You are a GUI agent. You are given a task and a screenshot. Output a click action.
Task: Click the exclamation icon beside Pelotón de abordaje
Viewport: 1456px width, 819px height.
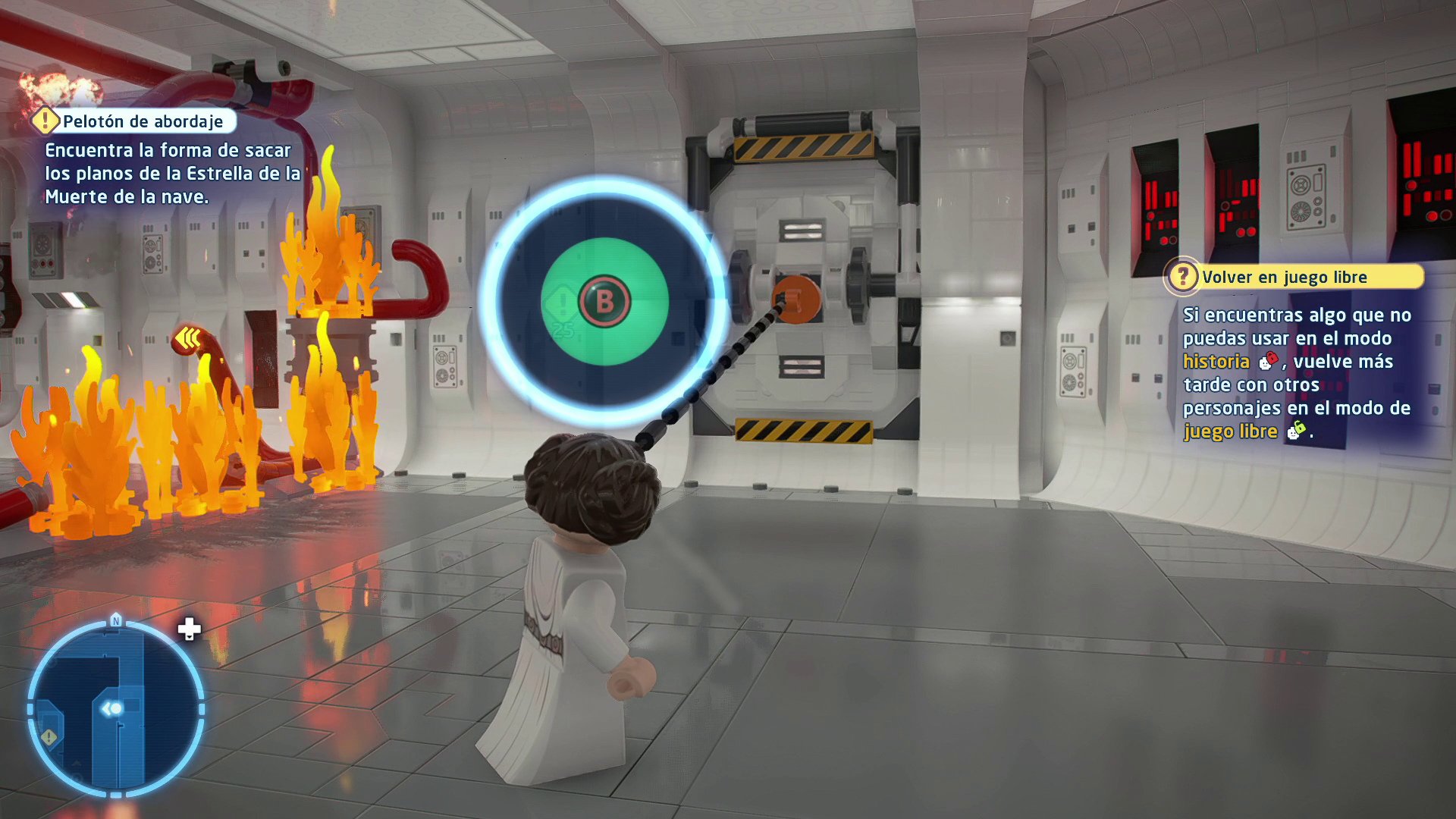pyautogui.click(x=47, y=120)
